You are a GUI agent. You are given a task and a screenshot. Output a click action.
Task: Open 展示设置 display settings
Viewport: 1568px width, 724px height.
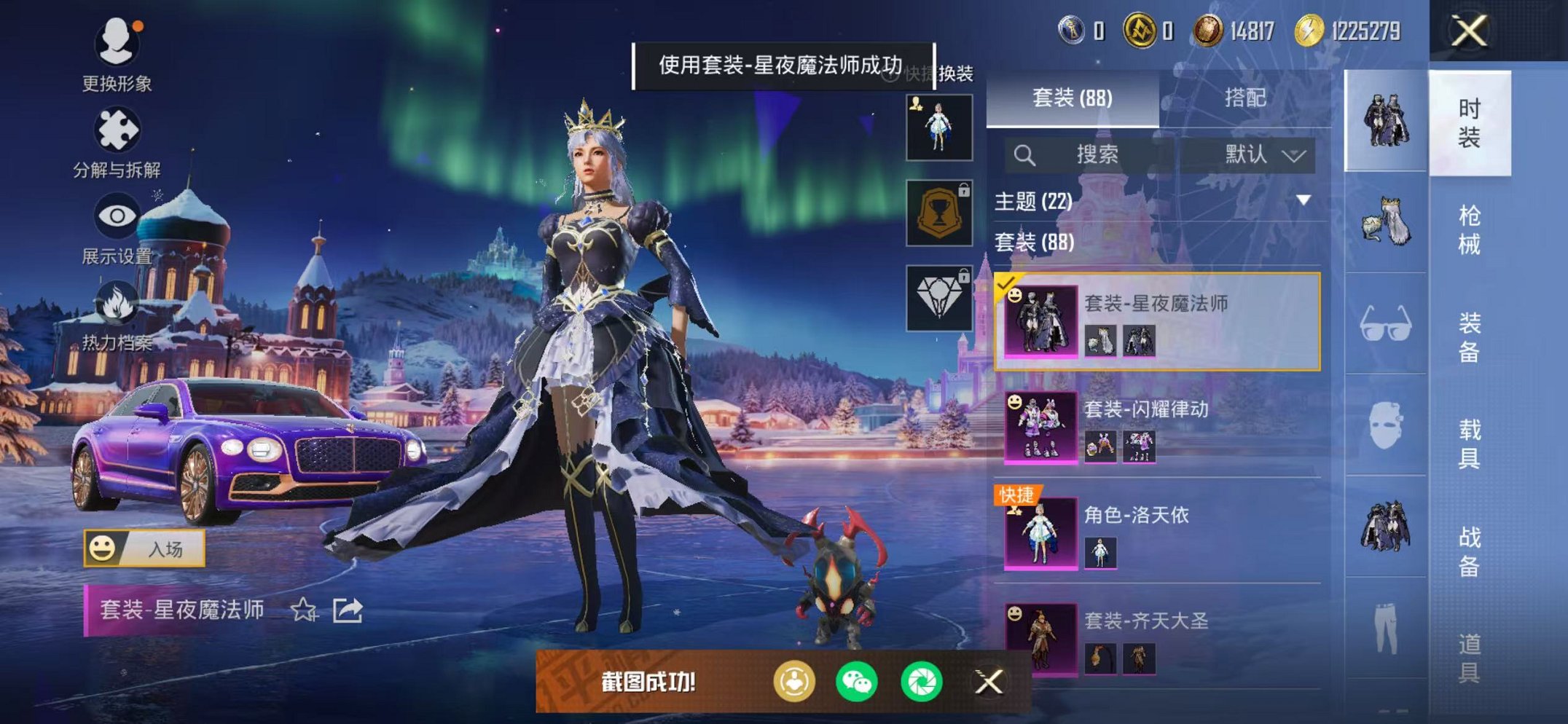119,219
